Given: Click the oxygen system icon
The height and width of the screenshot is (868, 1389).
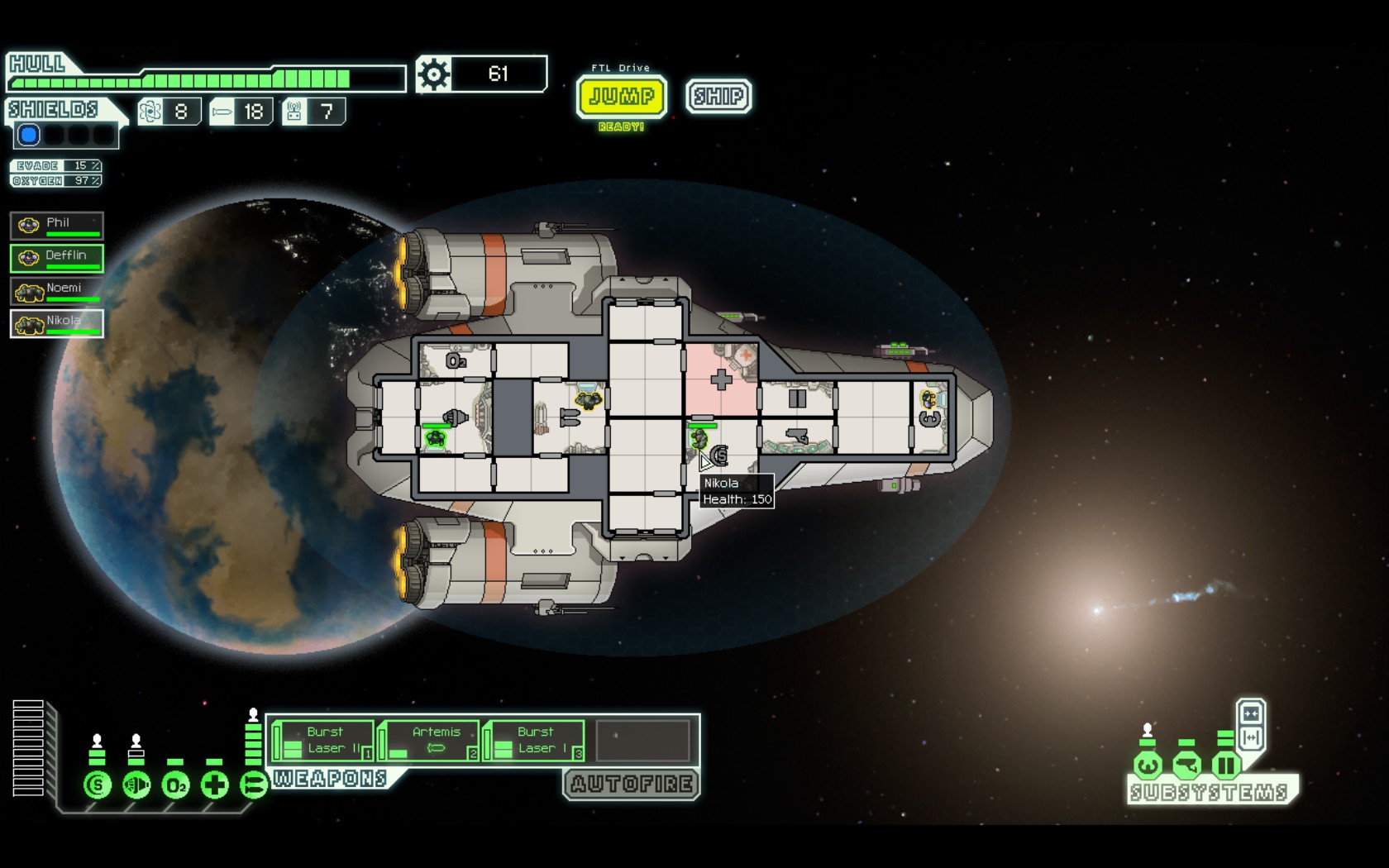Looking at the screenshot, I should [x=175, y=785].
